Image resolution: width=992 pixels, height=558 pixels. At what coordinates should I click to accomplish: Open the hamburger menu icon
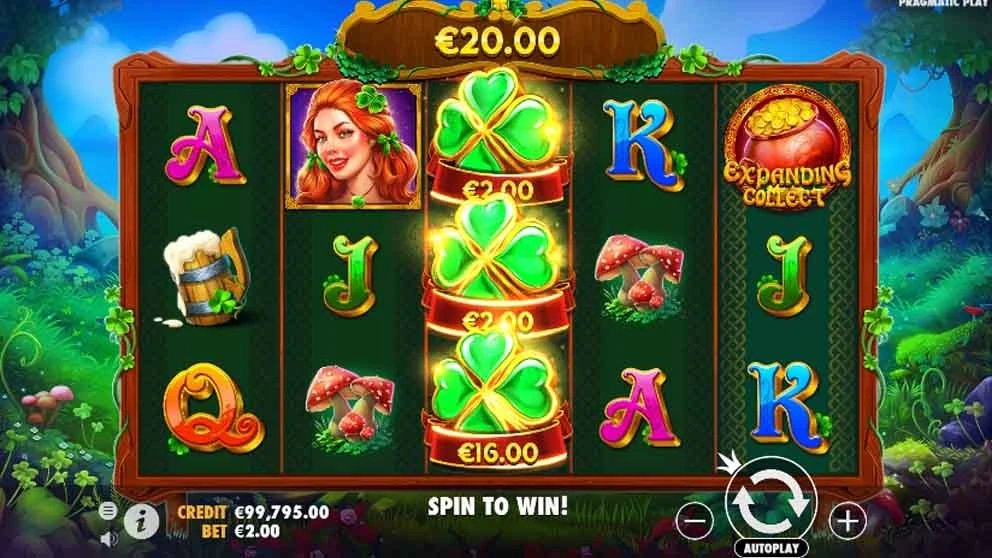[108, 511]
